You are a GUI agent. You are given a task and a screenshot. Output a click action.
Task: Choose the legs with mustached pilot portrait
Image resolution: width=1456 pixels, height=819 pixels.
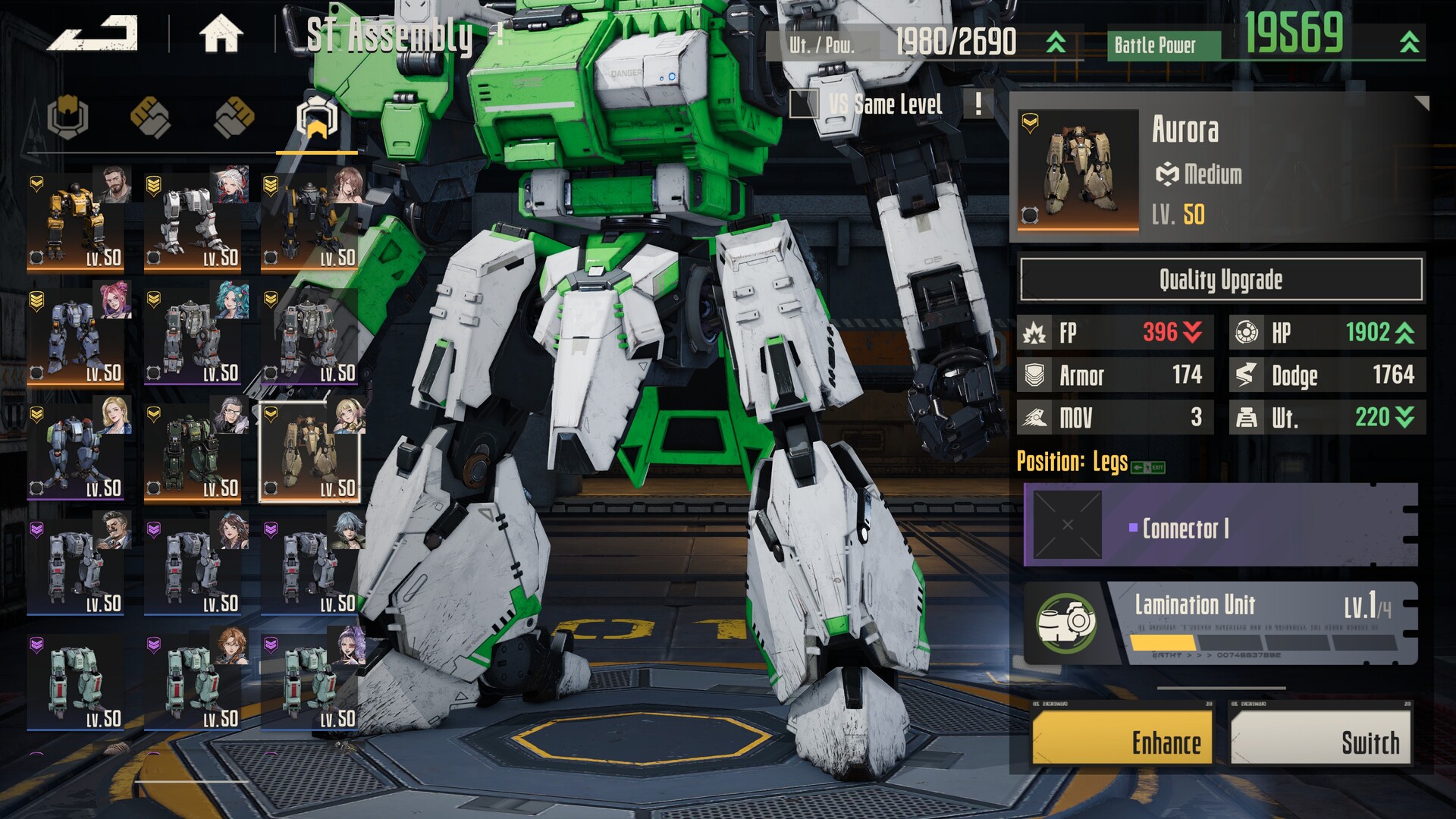point(76,568)
